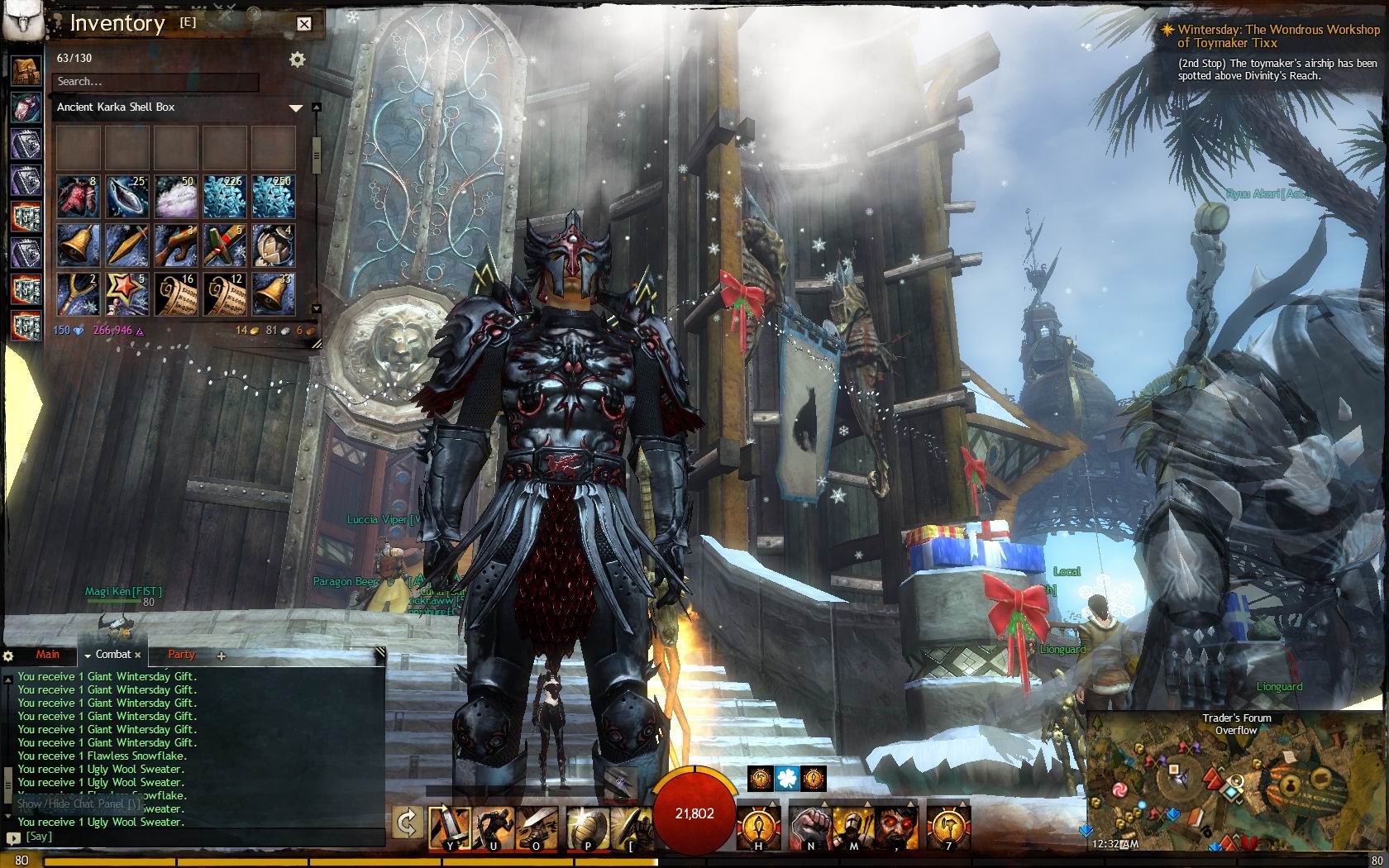Select the white snow pile stack of 50
This screenshot has height=868, width=1389.
[x=176, y=197]
